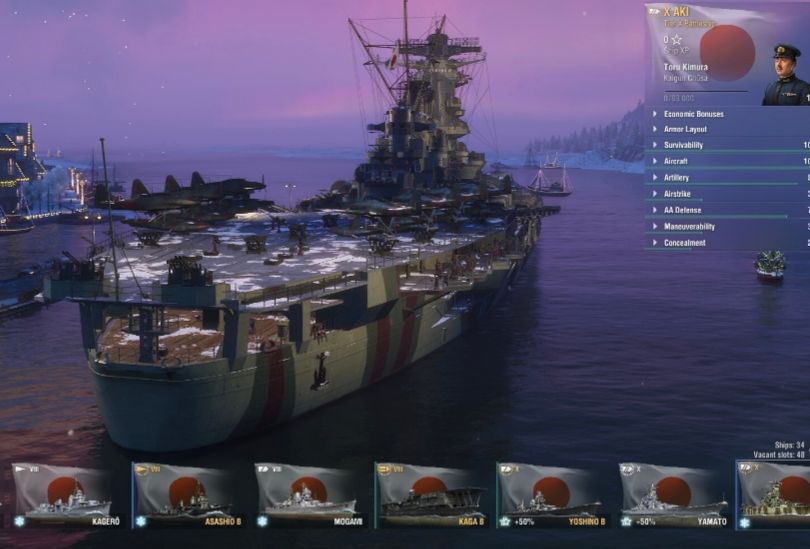Expand the Concealment stats
The height and width of the screenshot is (549, 810).
click(x=684, y=242)
